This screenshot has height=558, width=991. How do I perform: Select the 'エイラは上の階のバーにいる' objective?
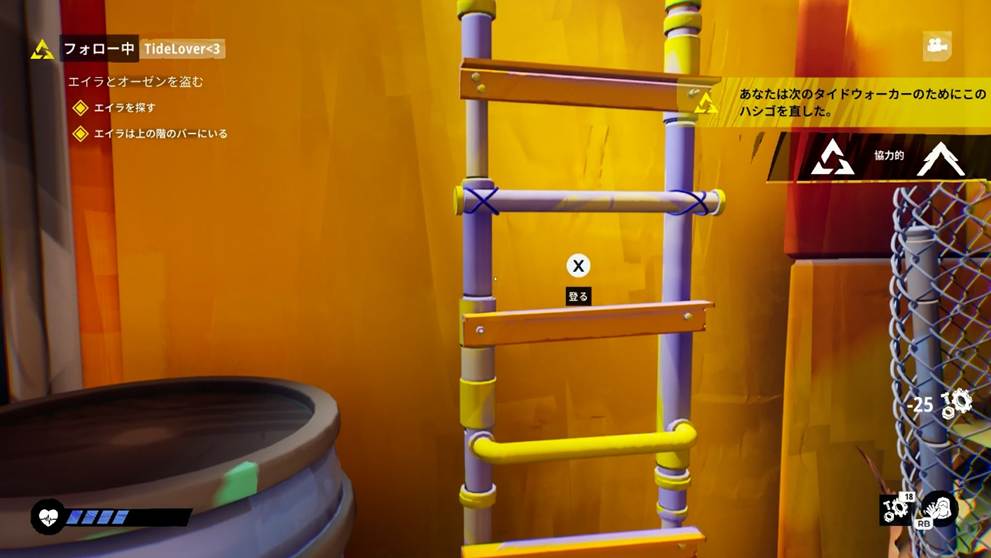coord(160,133)
